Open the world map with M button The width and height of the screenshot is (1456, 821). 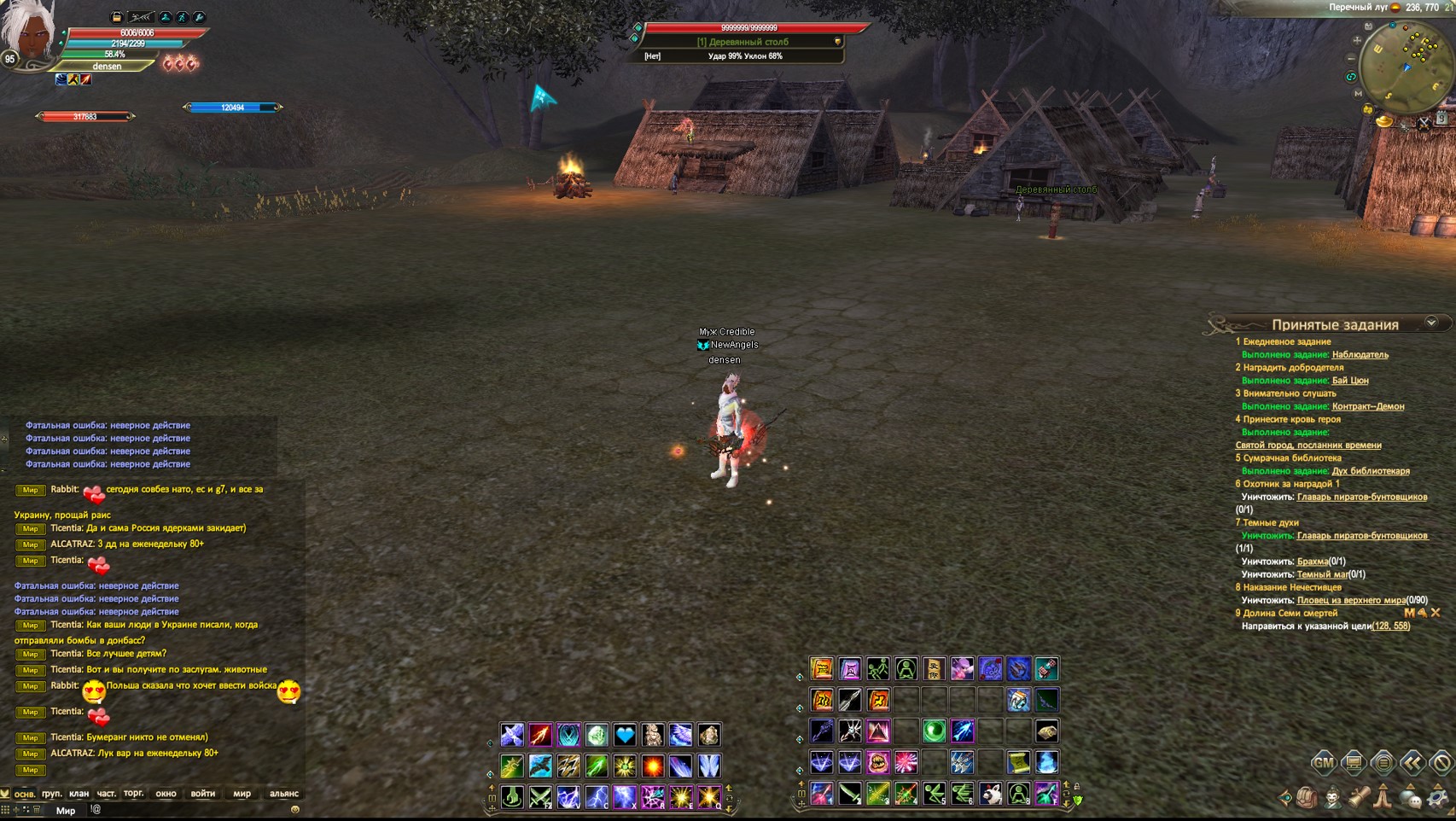(1358, 94)
